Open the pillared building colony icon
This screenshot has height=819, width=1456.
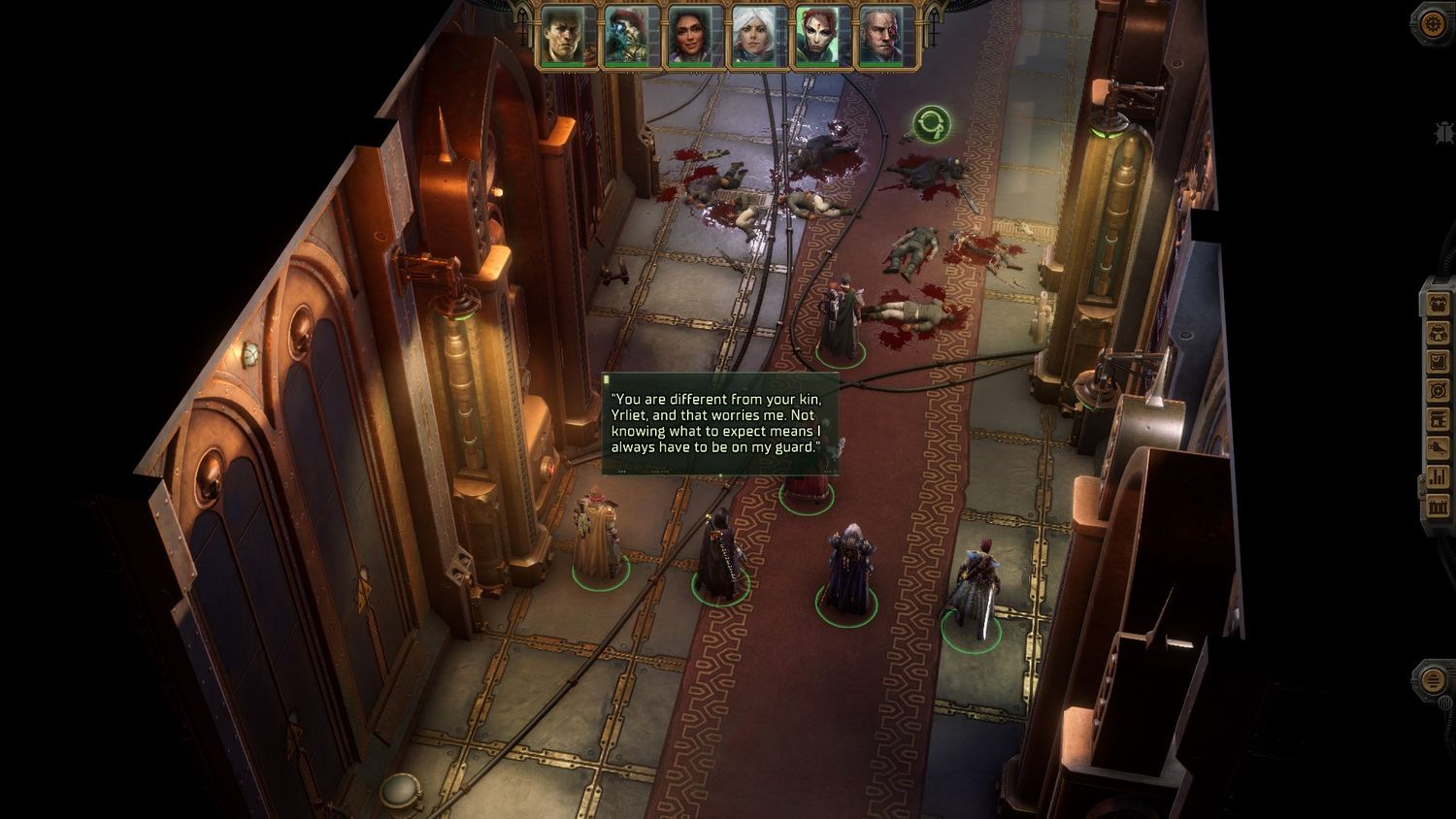[1438, 507]
